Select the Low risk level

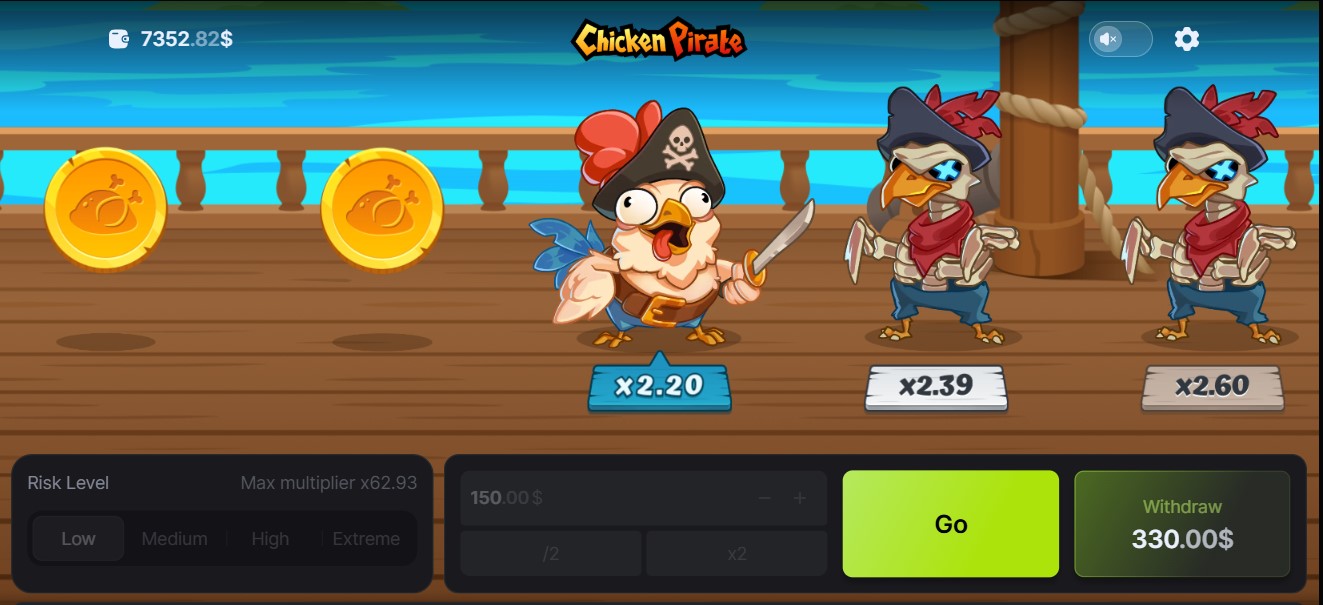click(78, 539)
